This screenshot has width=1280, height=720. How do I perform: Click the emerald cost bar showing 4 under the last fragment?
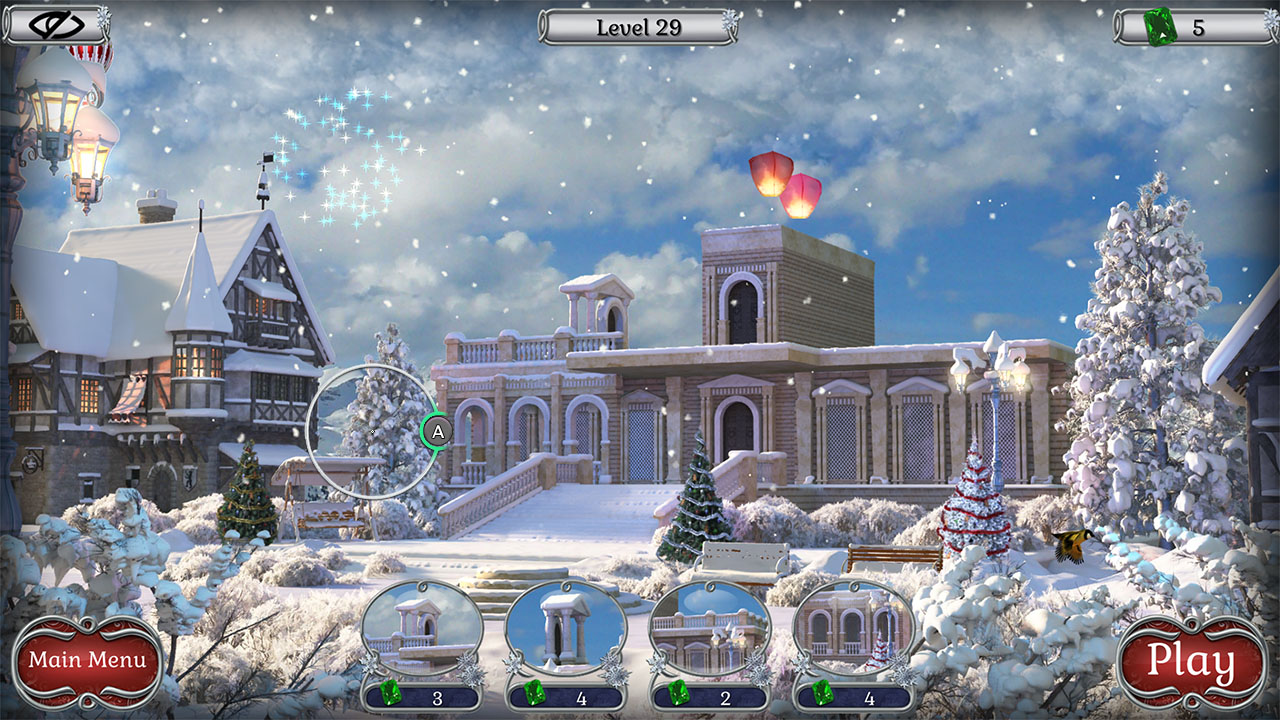pos(858,692)
